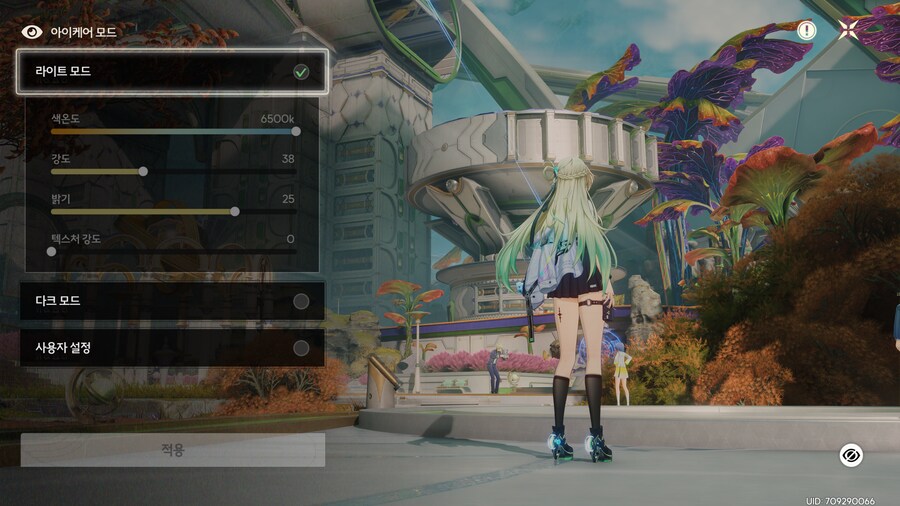Click the 적용 apply button
Viewport: 900px width, 506px height.
pos(172,450)
